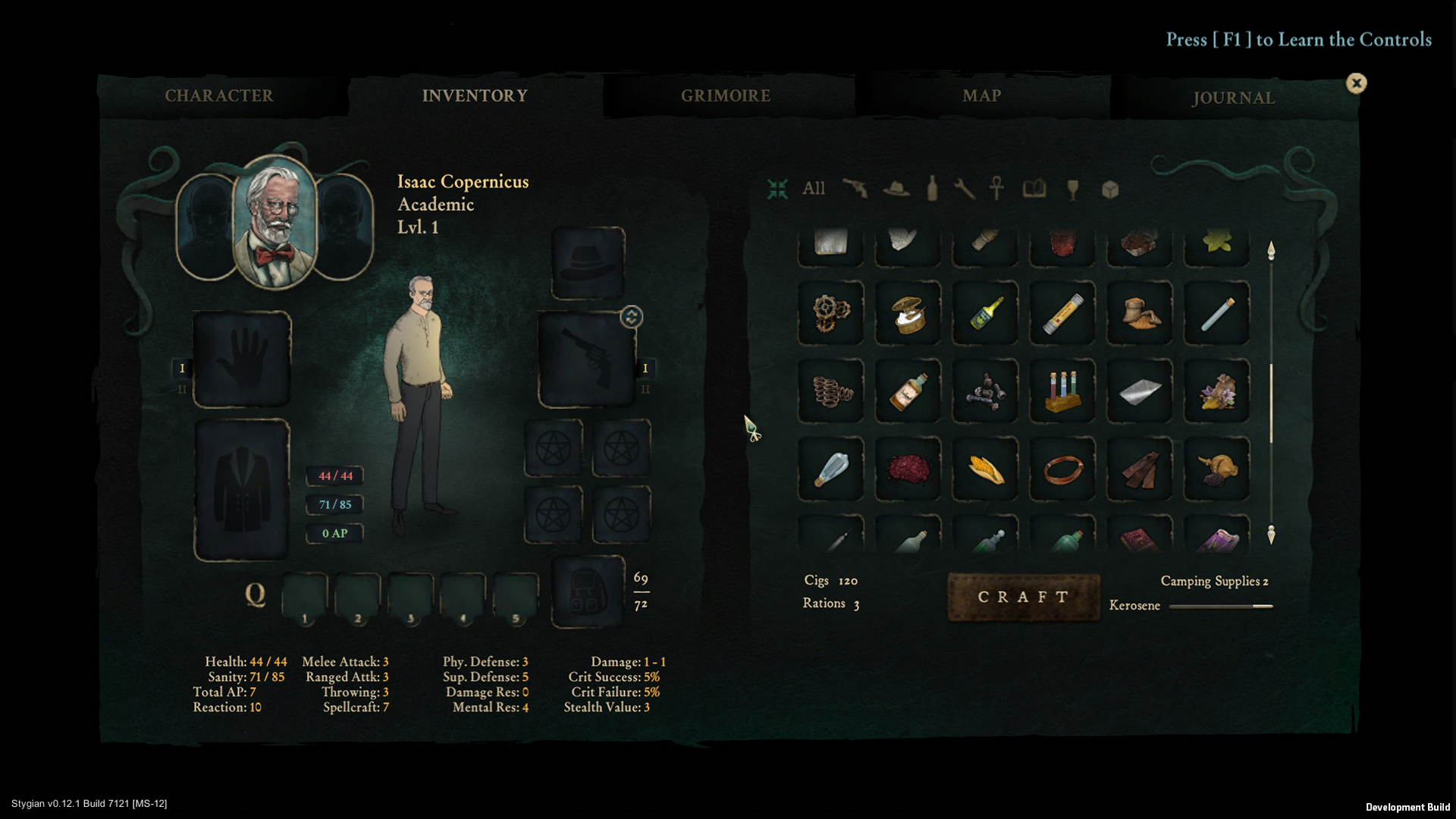Select the wrench tools filter
This screenshot has height=819, width=1456.
point(964,189)
